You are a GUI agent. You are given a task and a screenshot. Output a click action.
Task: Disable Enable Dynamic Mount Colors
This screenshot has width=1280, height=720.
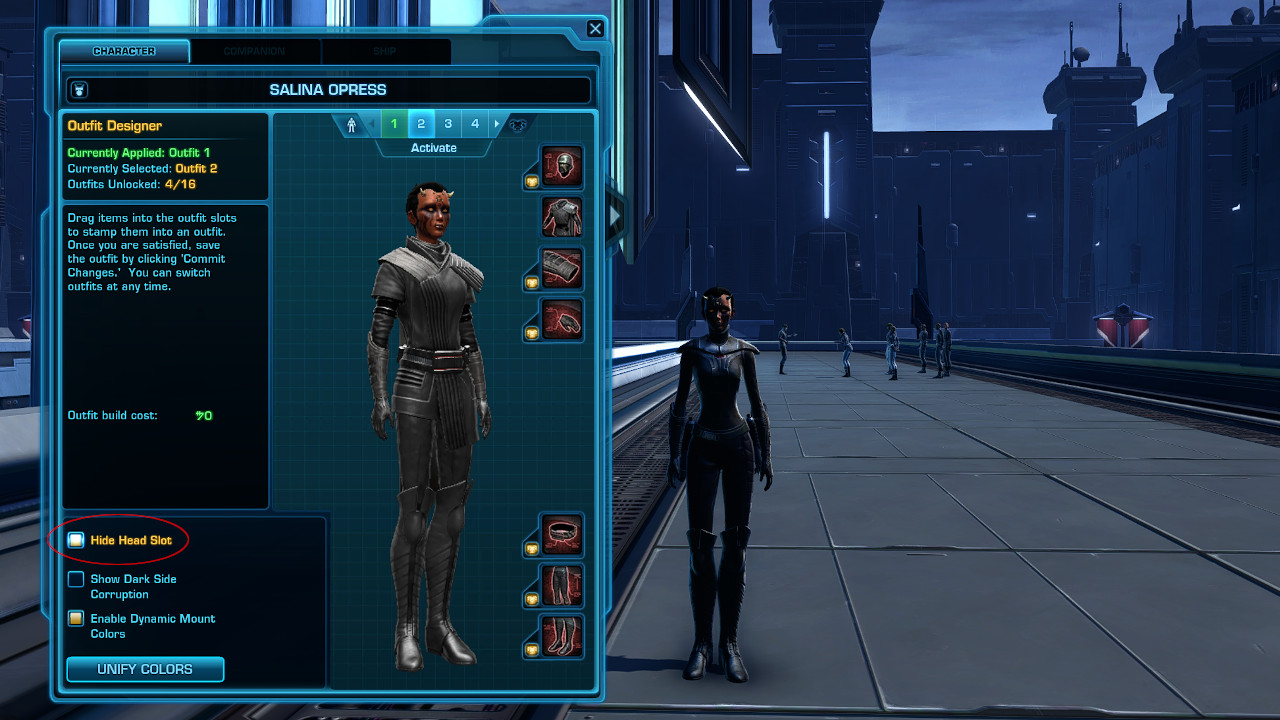coord(75,618)
